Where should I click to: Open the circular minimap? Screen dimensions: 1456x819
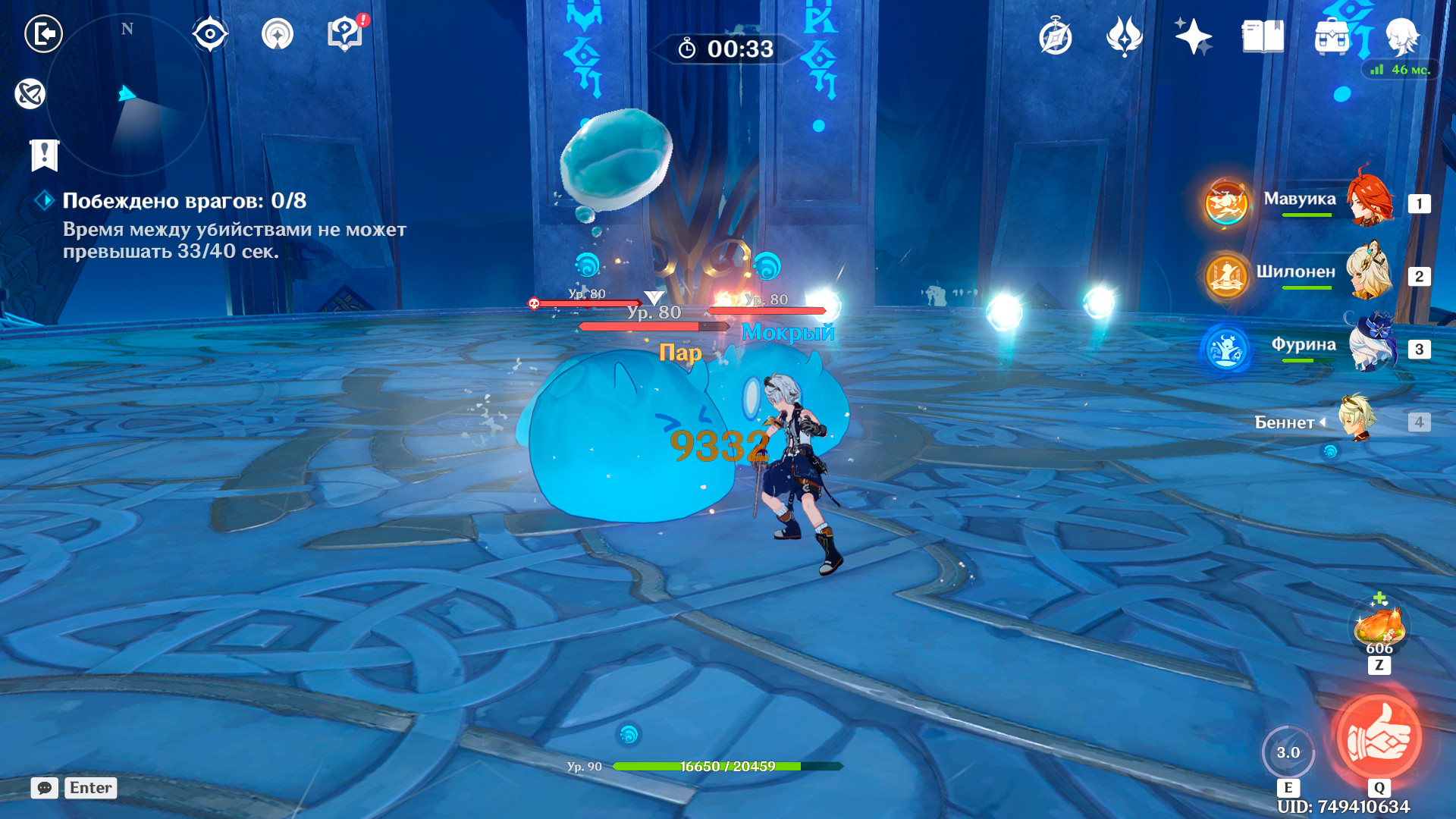(x=127, y=95)
